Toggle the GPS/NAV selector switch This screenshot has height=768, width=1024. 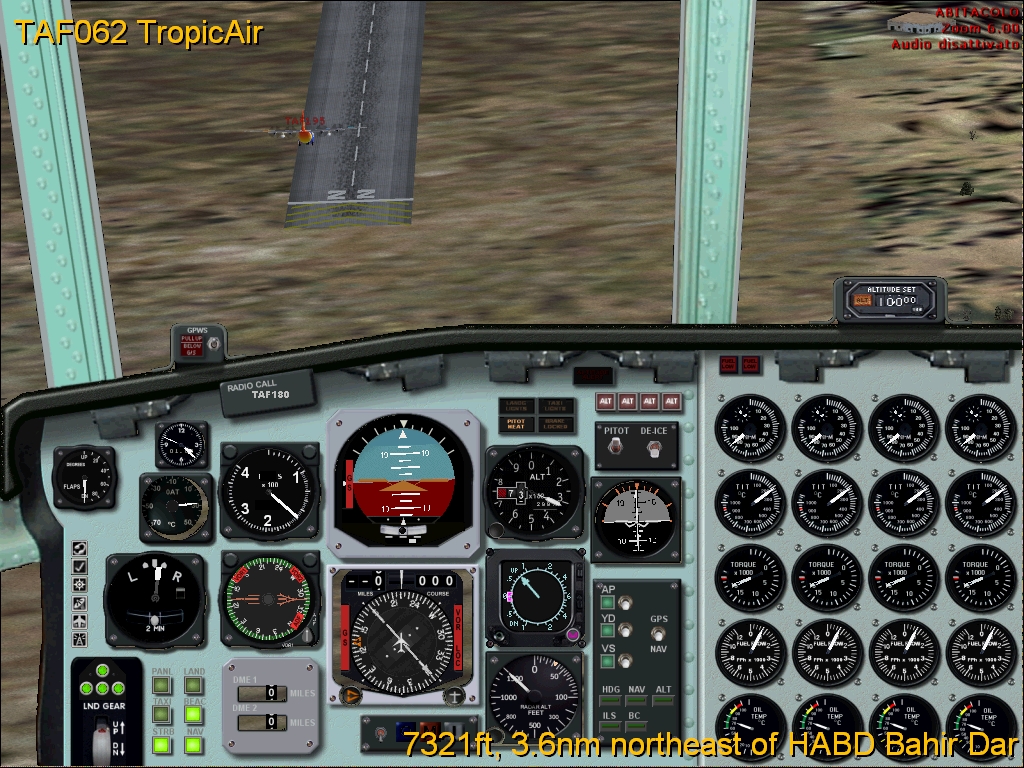pyautogui.click(x=658, y=634)
